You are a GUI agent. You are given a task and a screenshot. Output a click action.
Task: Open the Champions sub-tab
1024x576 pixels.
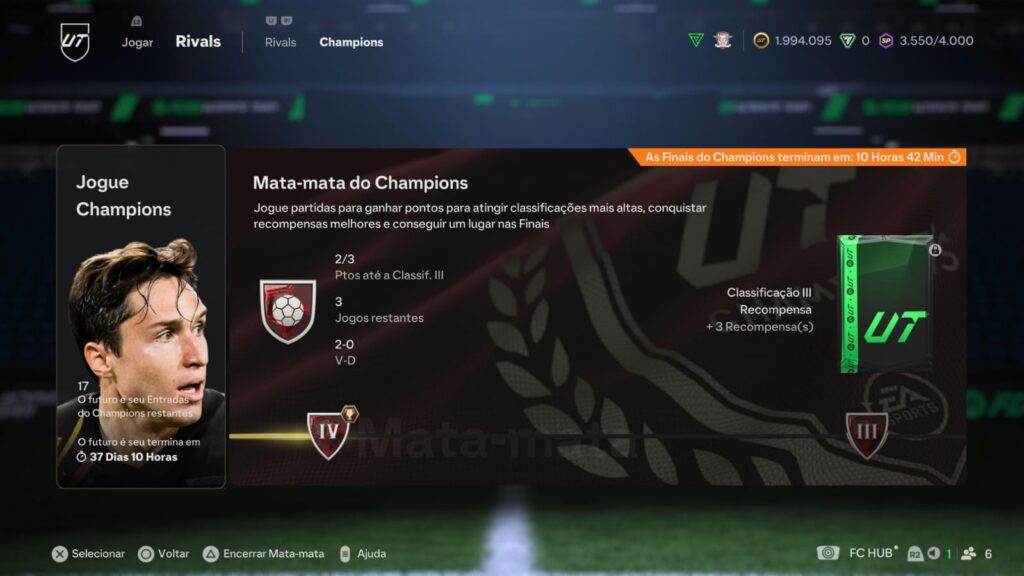(x=351, y=42)
